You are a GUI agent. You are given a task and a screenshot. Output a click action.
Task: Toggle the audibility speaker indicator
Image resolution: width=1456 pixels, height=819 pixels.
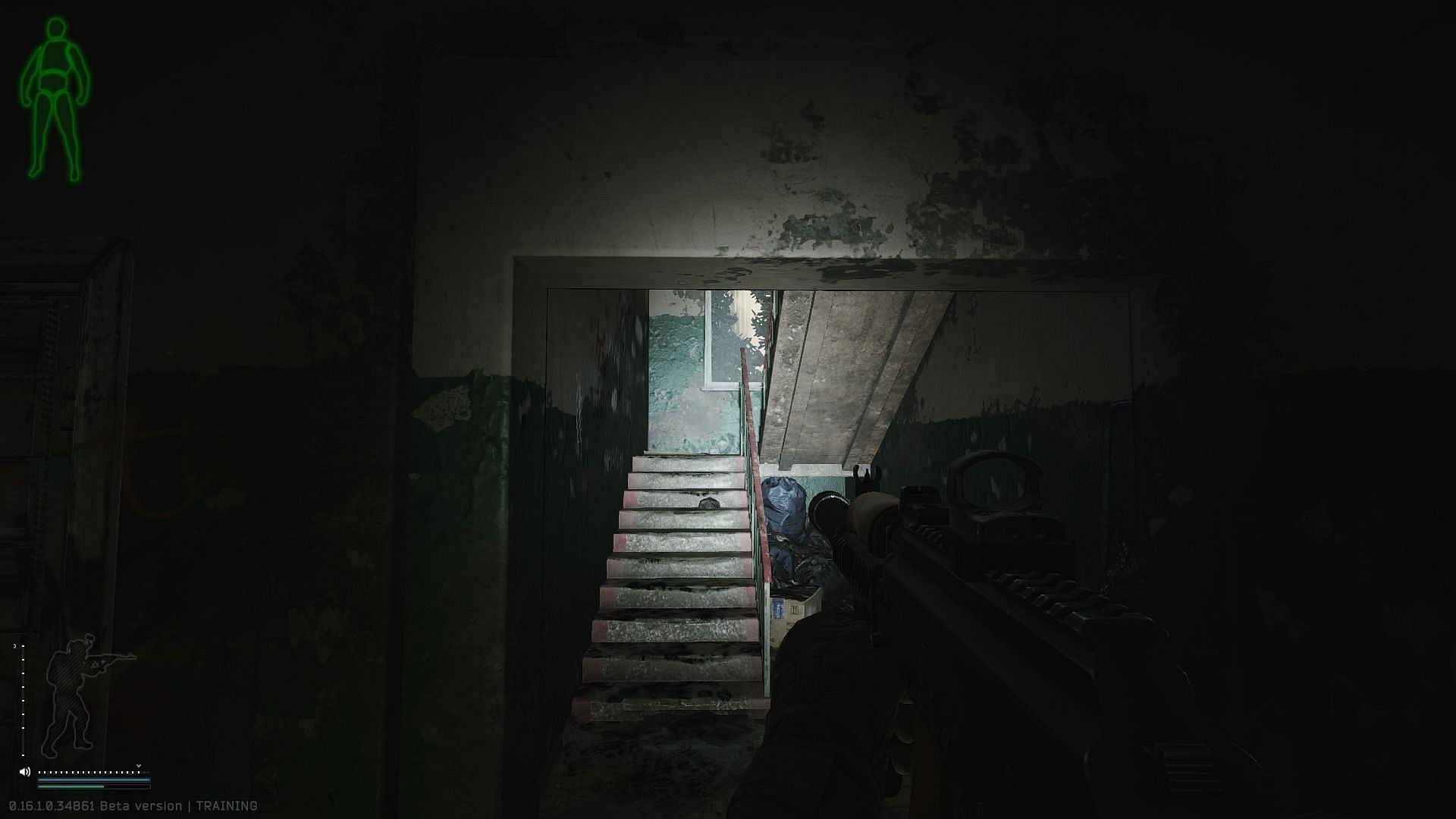coord(25,772)
